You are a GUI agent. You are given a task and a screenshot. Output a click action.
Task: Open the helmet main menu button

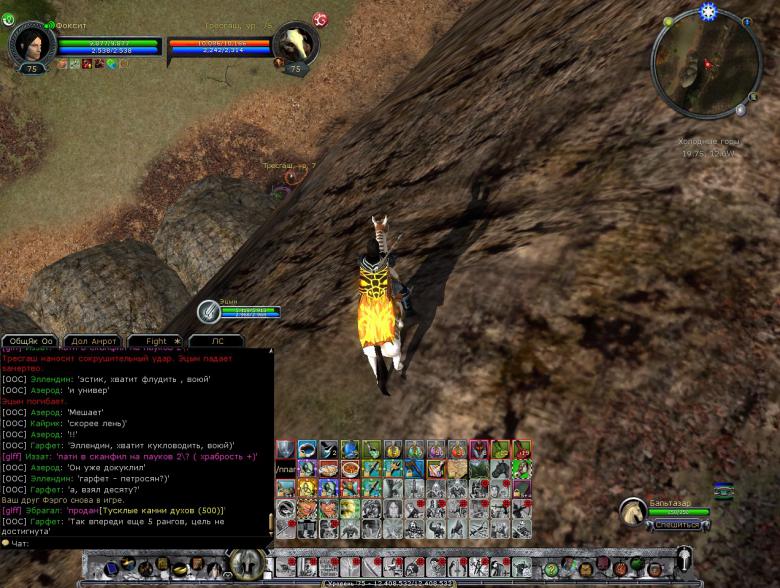[684, 560]
